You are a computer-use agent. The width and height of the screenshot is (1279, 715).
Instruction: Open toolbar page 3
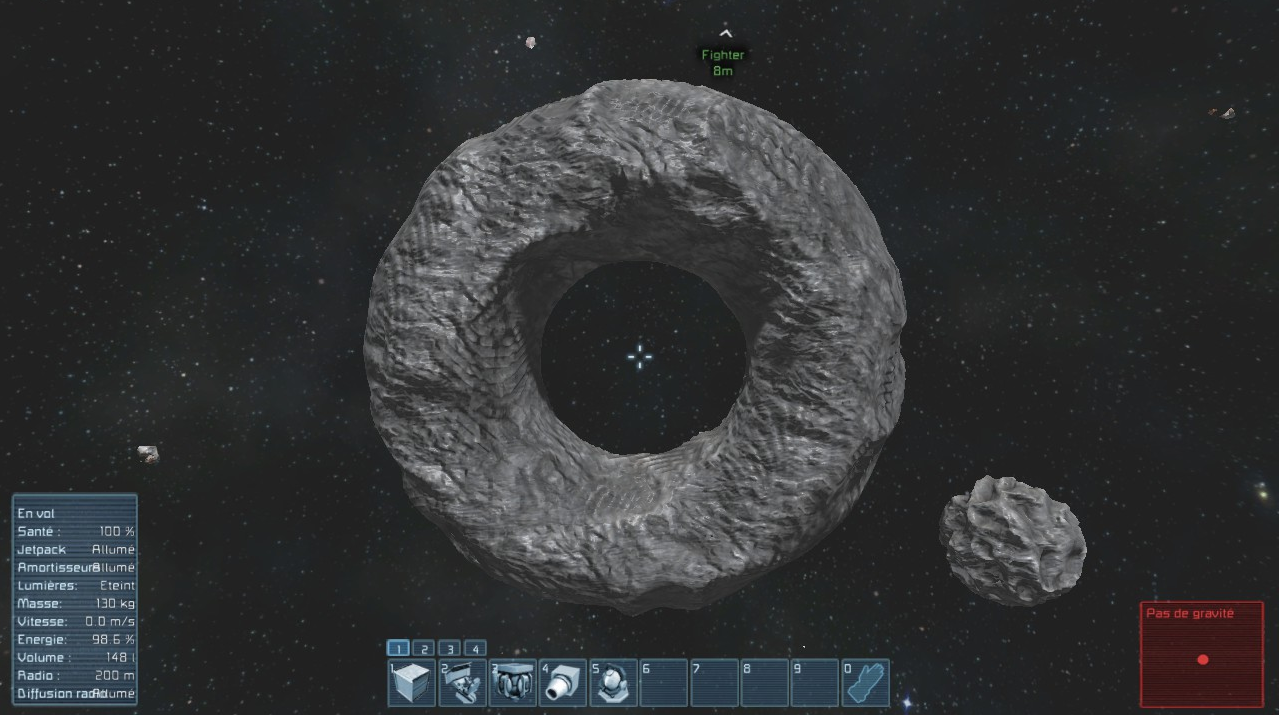coord(449,648)
